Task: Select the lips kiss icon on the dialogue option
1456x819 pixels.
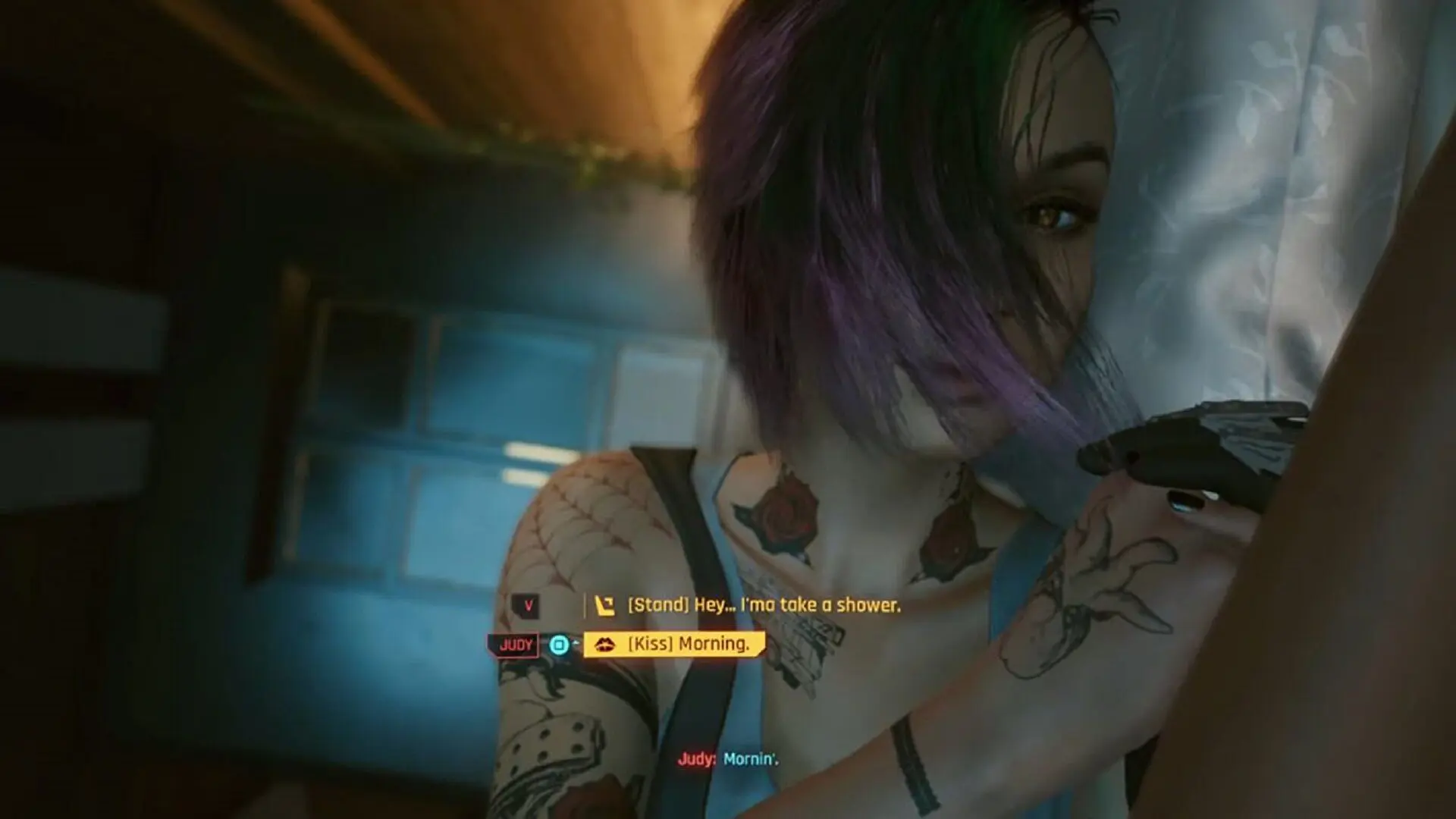Action: pos(604,644)
